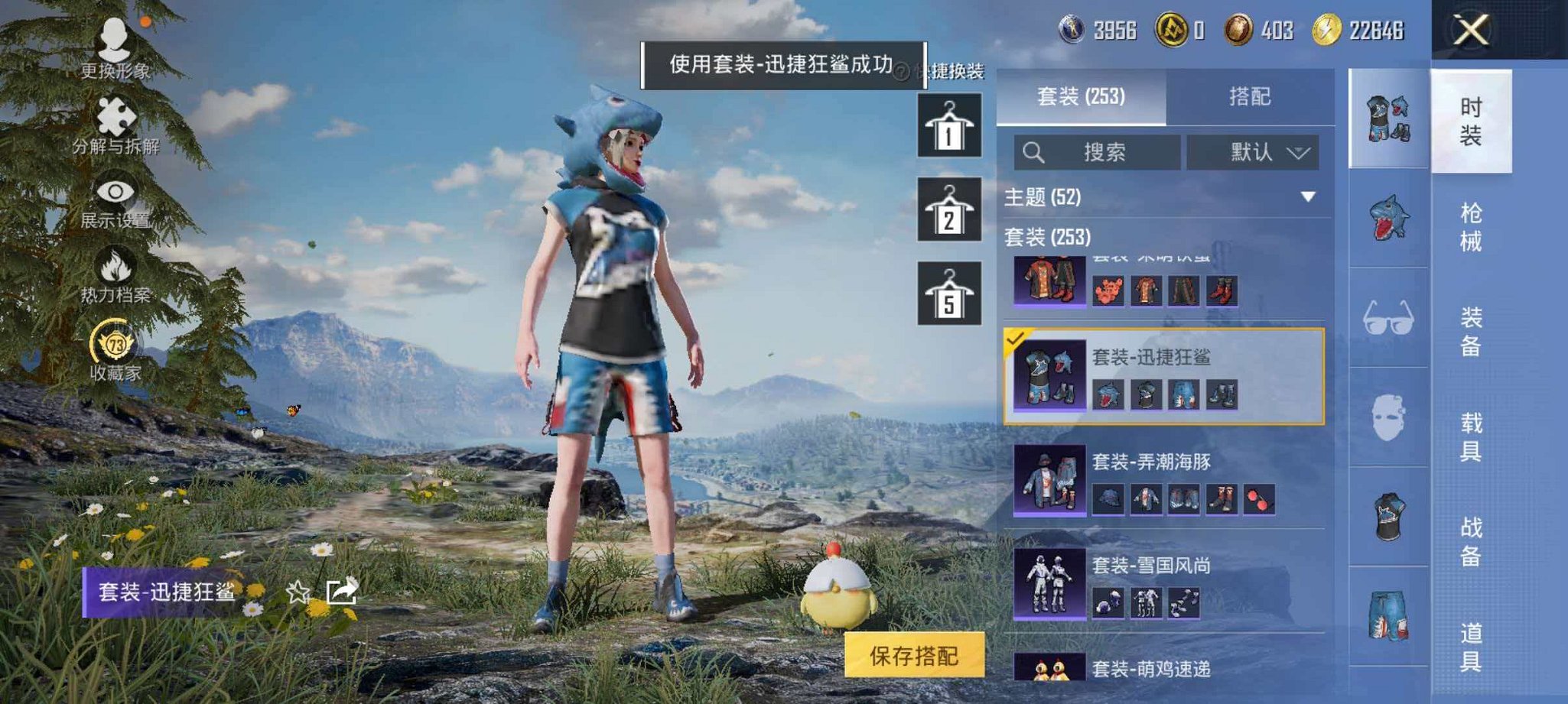Screen dimensions: 1568x704
Task: Open the 默认 sorting dropdown
Action: click(1254, 151)
